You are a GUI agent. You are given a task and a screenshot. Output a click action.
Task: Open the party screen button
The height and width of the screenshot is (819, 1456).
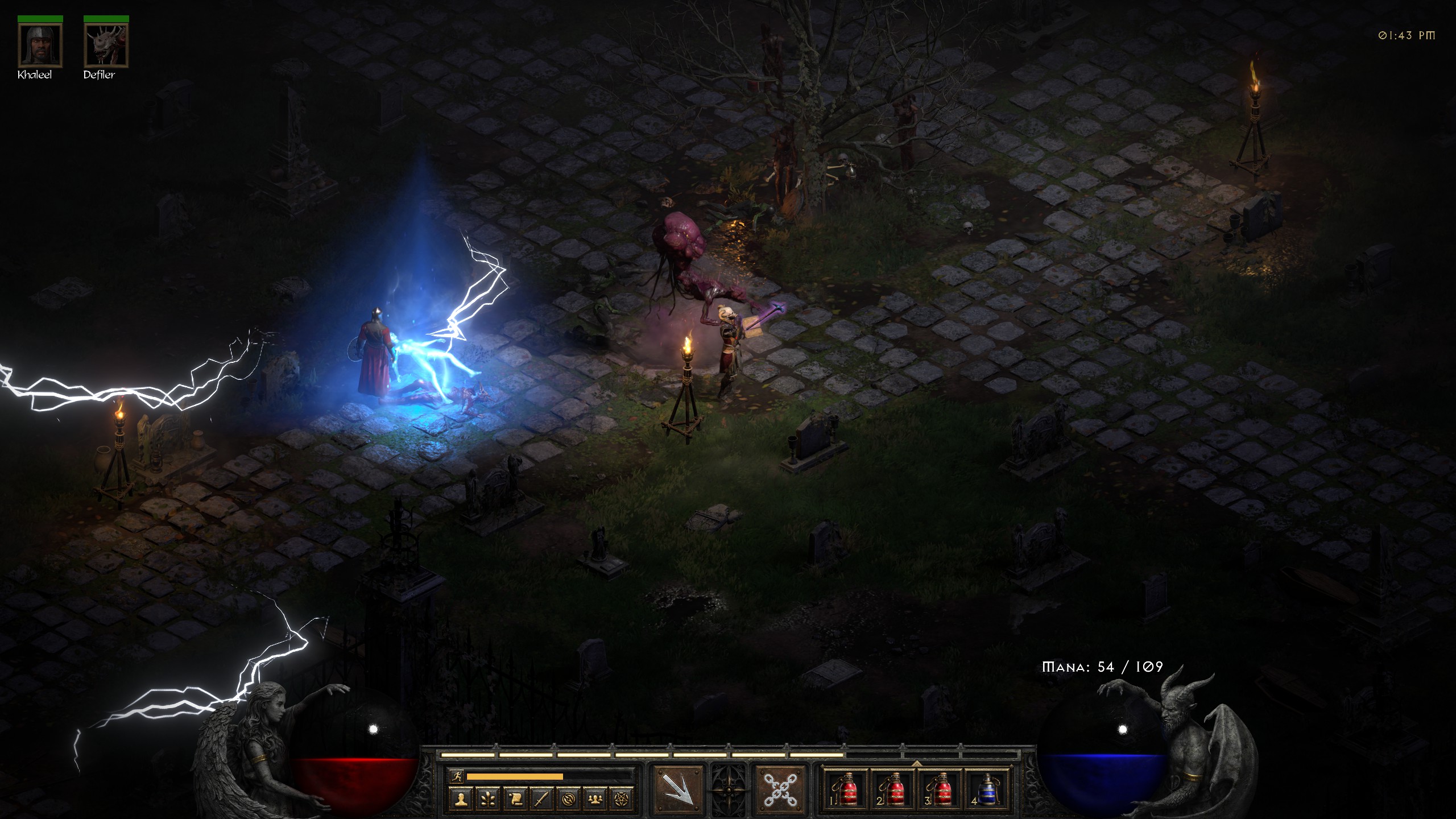[595, 799]
